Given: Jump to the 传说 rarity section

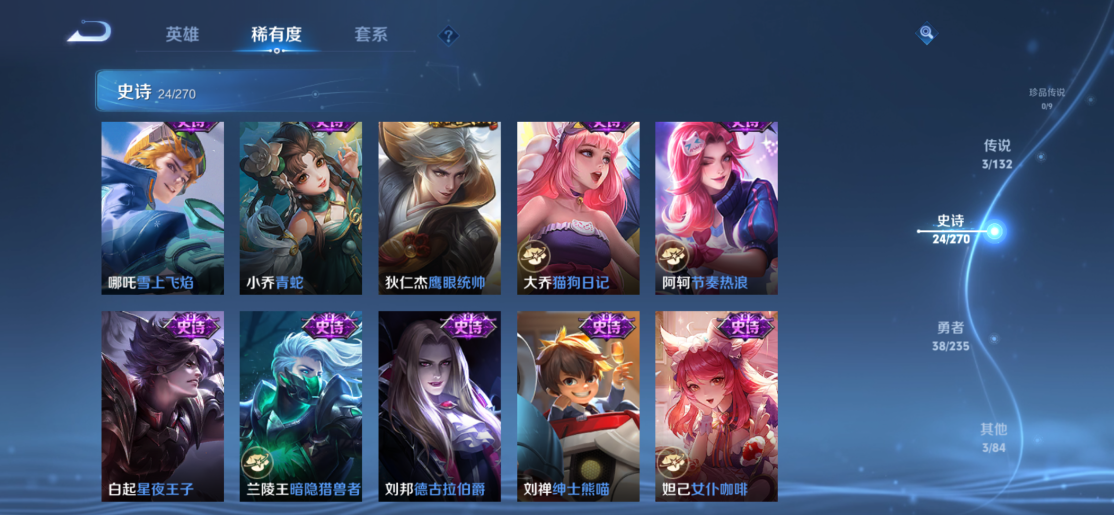Looking at the screenshot, I should tap(997, 153).
